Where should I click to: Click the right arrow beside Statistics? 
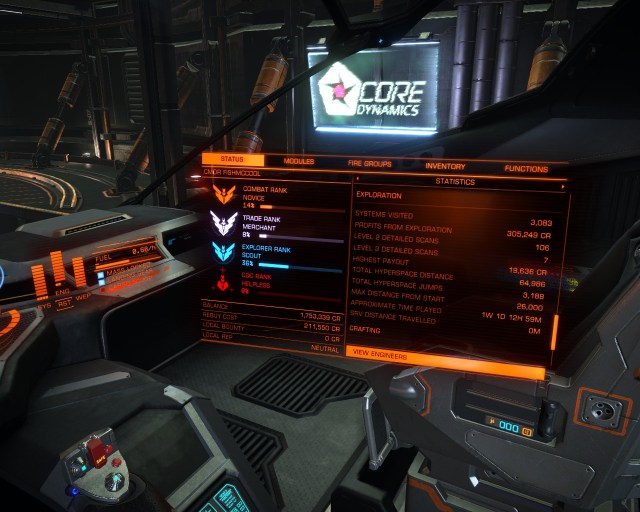[x=563, y=186]
